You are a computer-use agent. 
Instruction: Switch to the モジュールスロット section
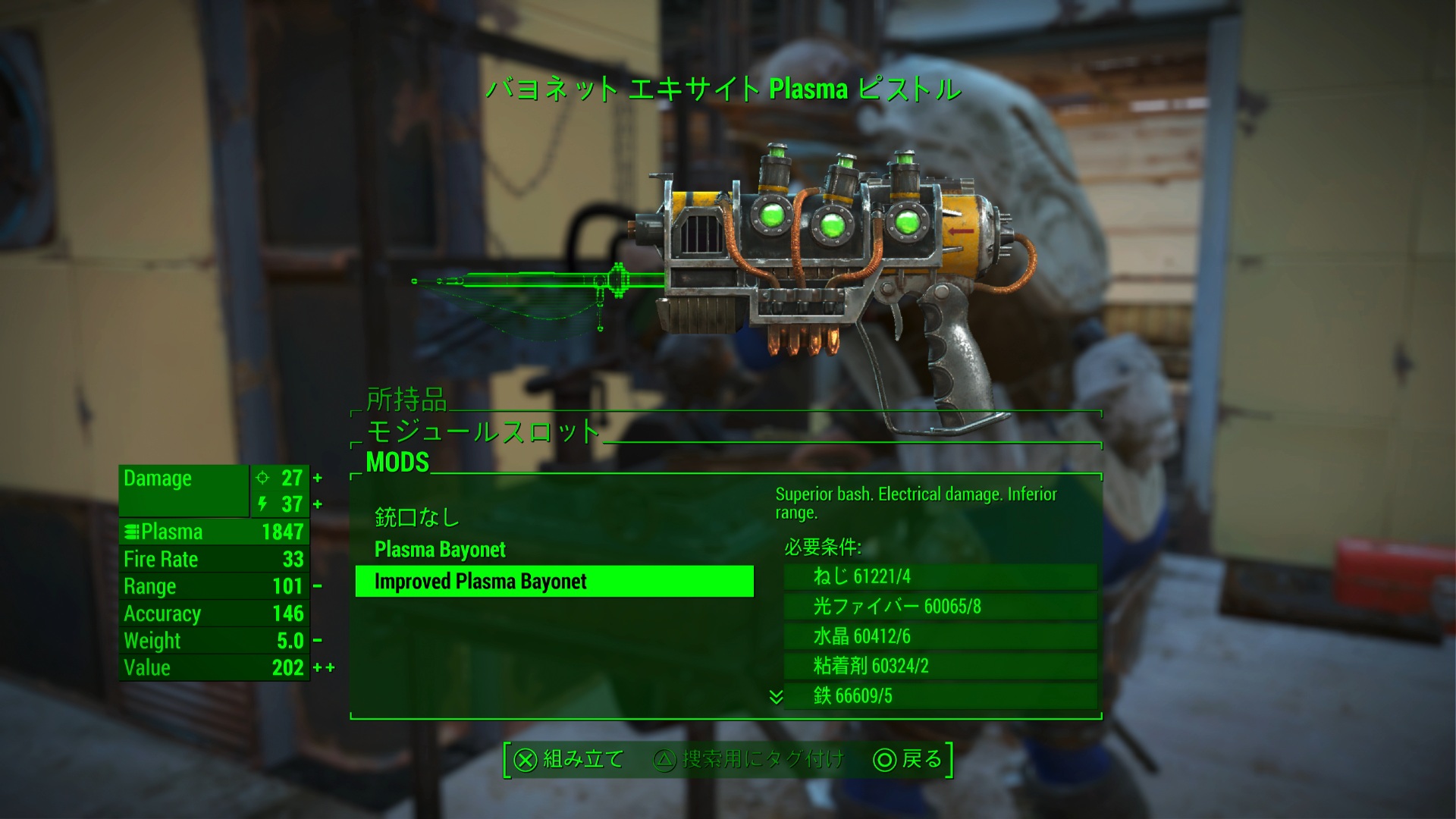coord(483,431)
